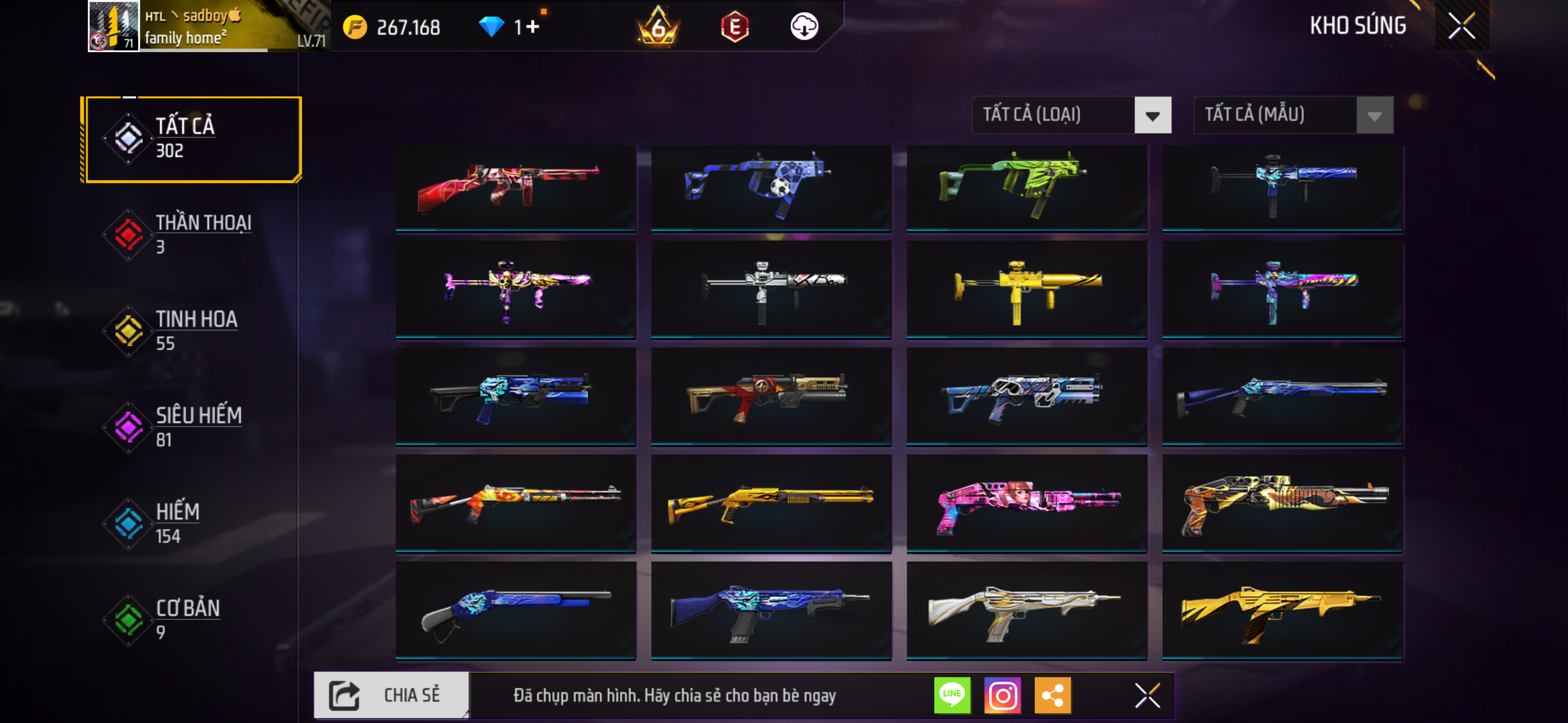1568x723 pixels.
Task: Close the KHO SÚNG screen
Action: [1461, 26]
